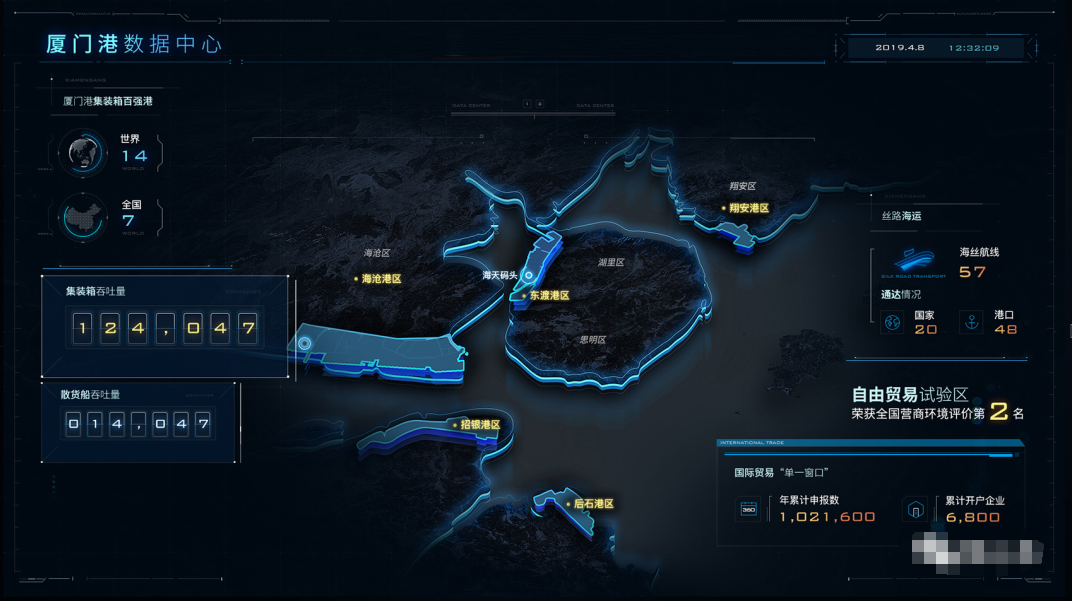This screenshot has width=1072, height=601.
Task: Open the building icon beside 累计开户企业
Action: pos(914,509)
